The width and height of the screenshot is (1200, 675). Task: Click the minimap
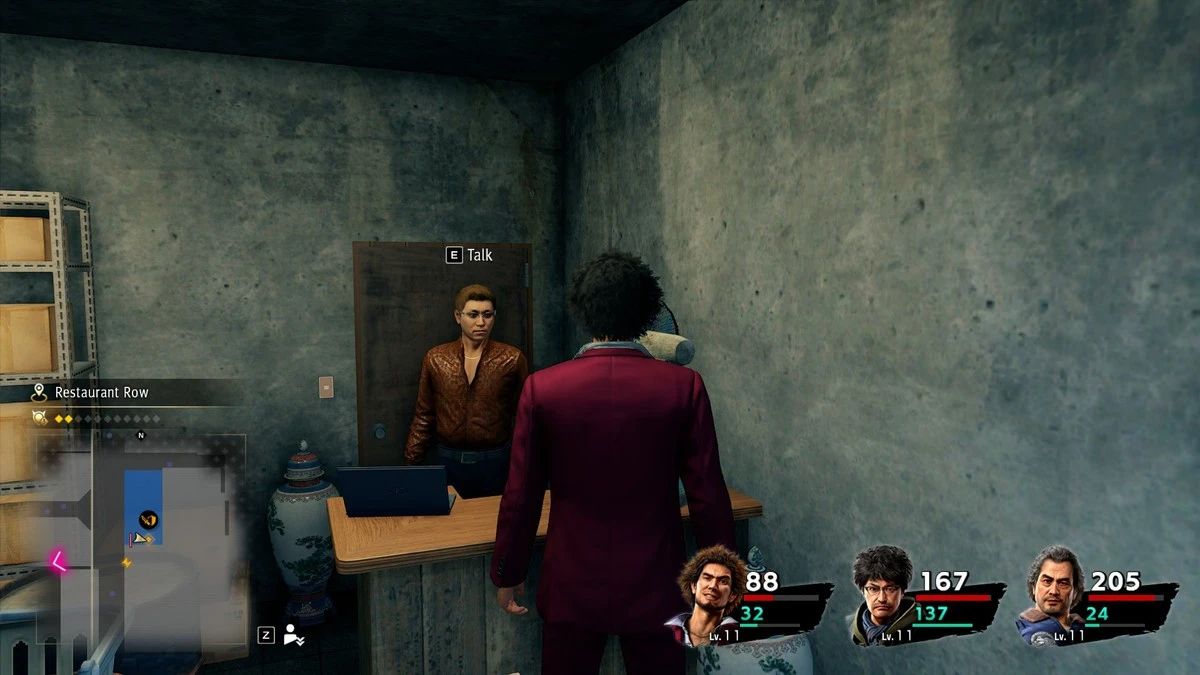click(x=140, y=540)
